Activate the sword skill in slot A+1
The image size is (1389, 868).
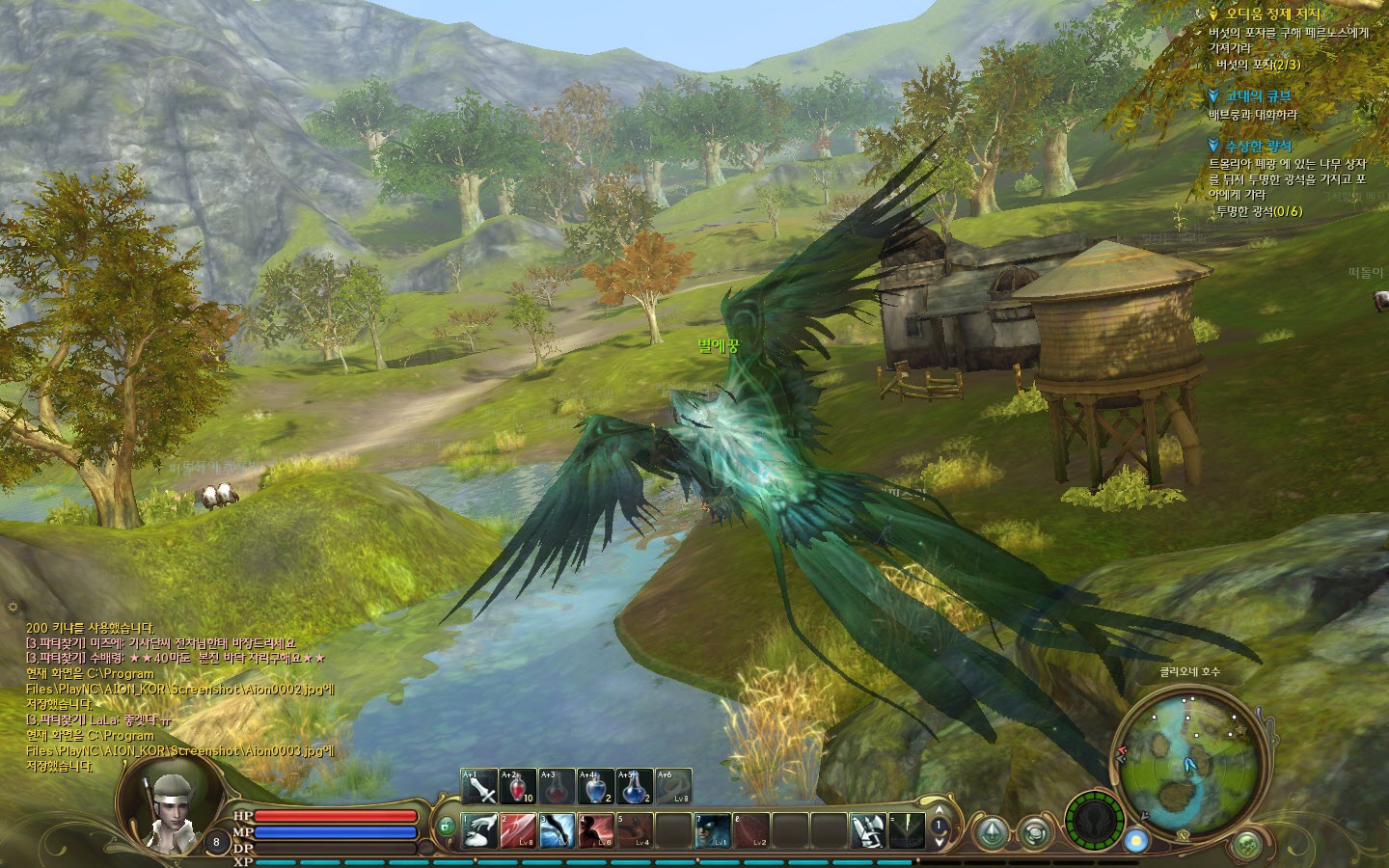point(479,787)
